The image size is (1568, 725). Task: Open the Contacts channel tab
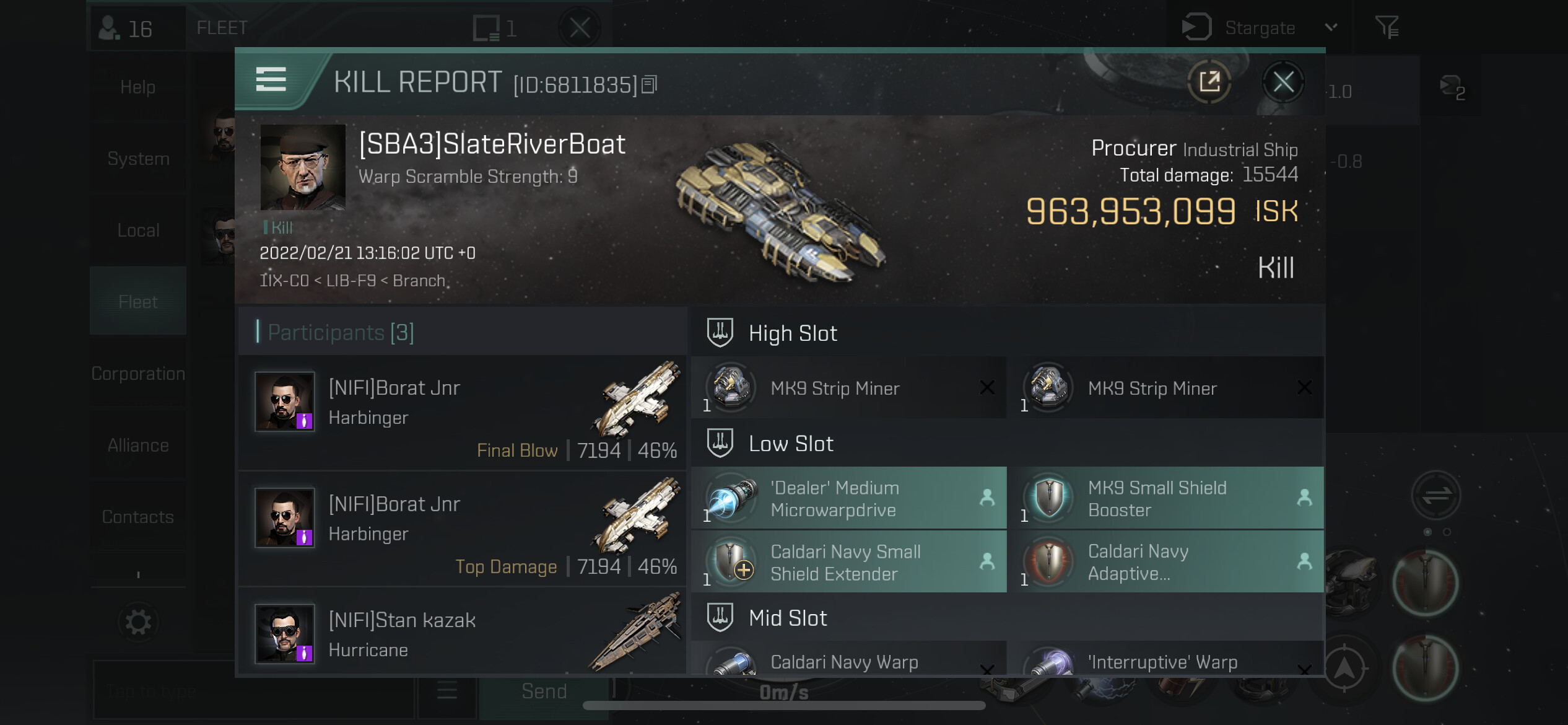(x=138, y=517)
